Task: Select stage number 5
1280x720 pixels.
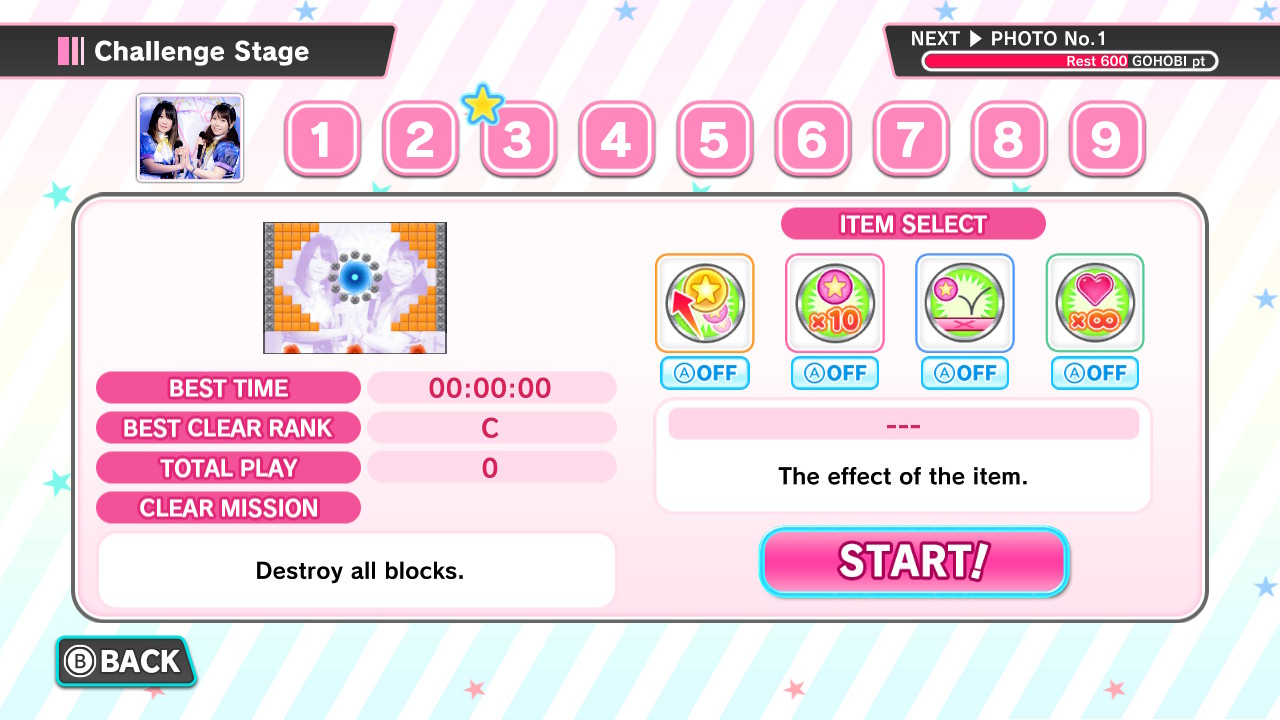Action: coord(714,140)
